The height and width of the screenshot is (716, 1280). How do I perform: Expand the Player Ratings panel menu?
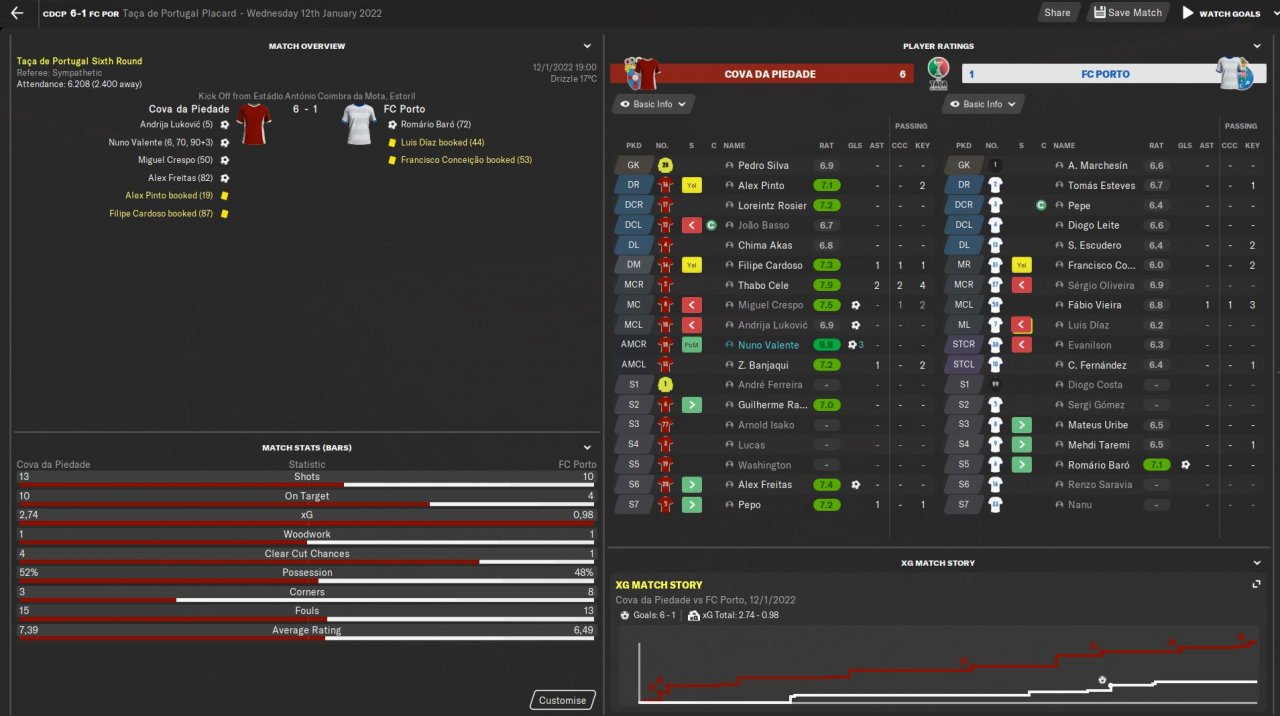coord(1257,46)
